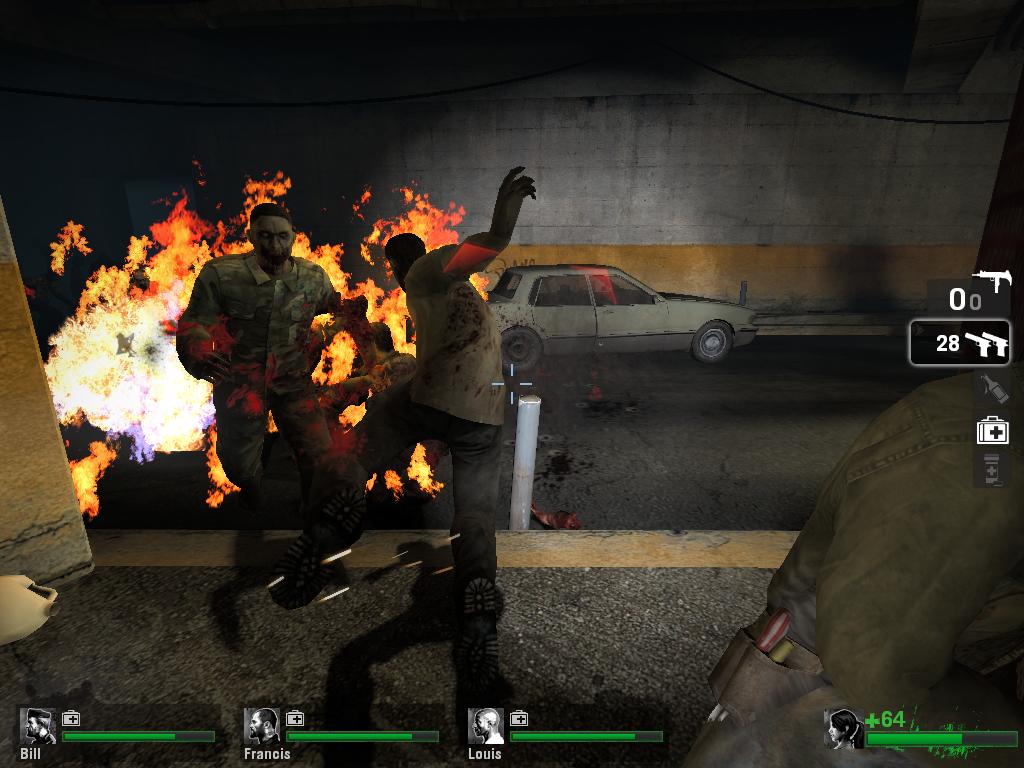Select the Molotov cocktail slot
1024x768 pixels.
pyautogui.click(x=991, y=387)
